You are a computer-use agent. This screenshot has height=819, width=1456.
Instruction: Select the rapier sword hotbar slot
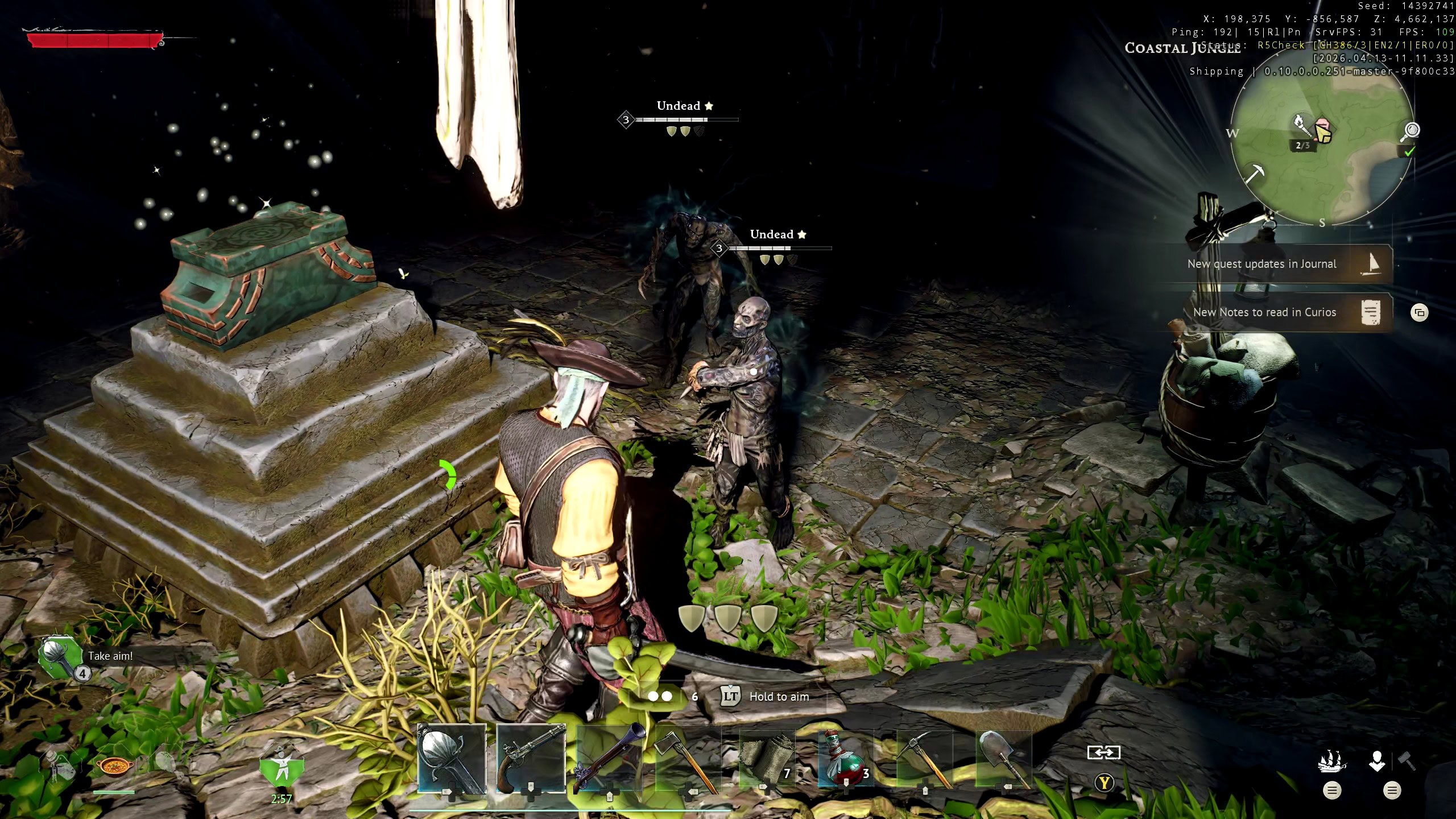(x=452, y=758)
